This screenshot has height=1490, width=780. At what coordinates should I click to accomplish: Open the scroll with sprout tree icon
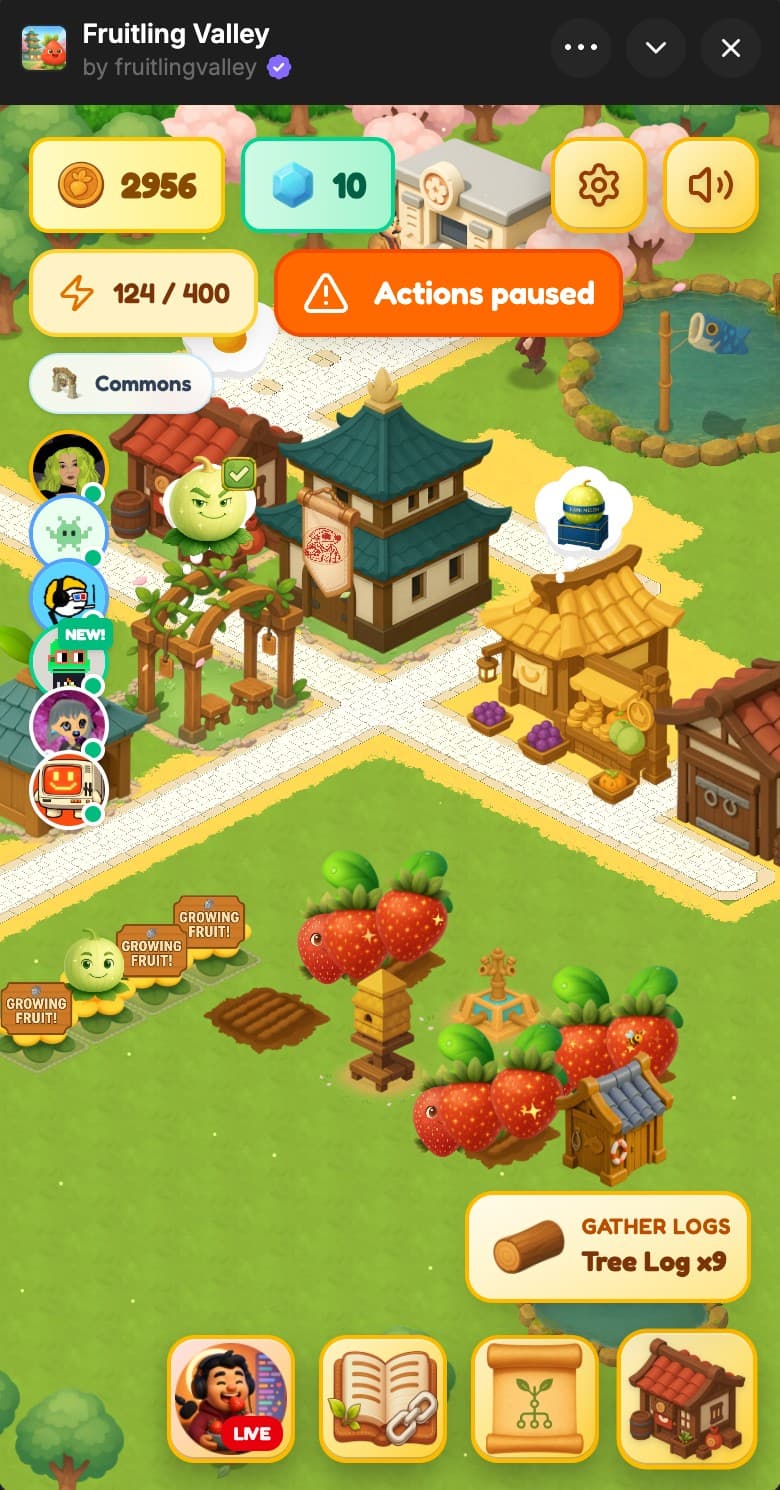[x=534, y=1399]
